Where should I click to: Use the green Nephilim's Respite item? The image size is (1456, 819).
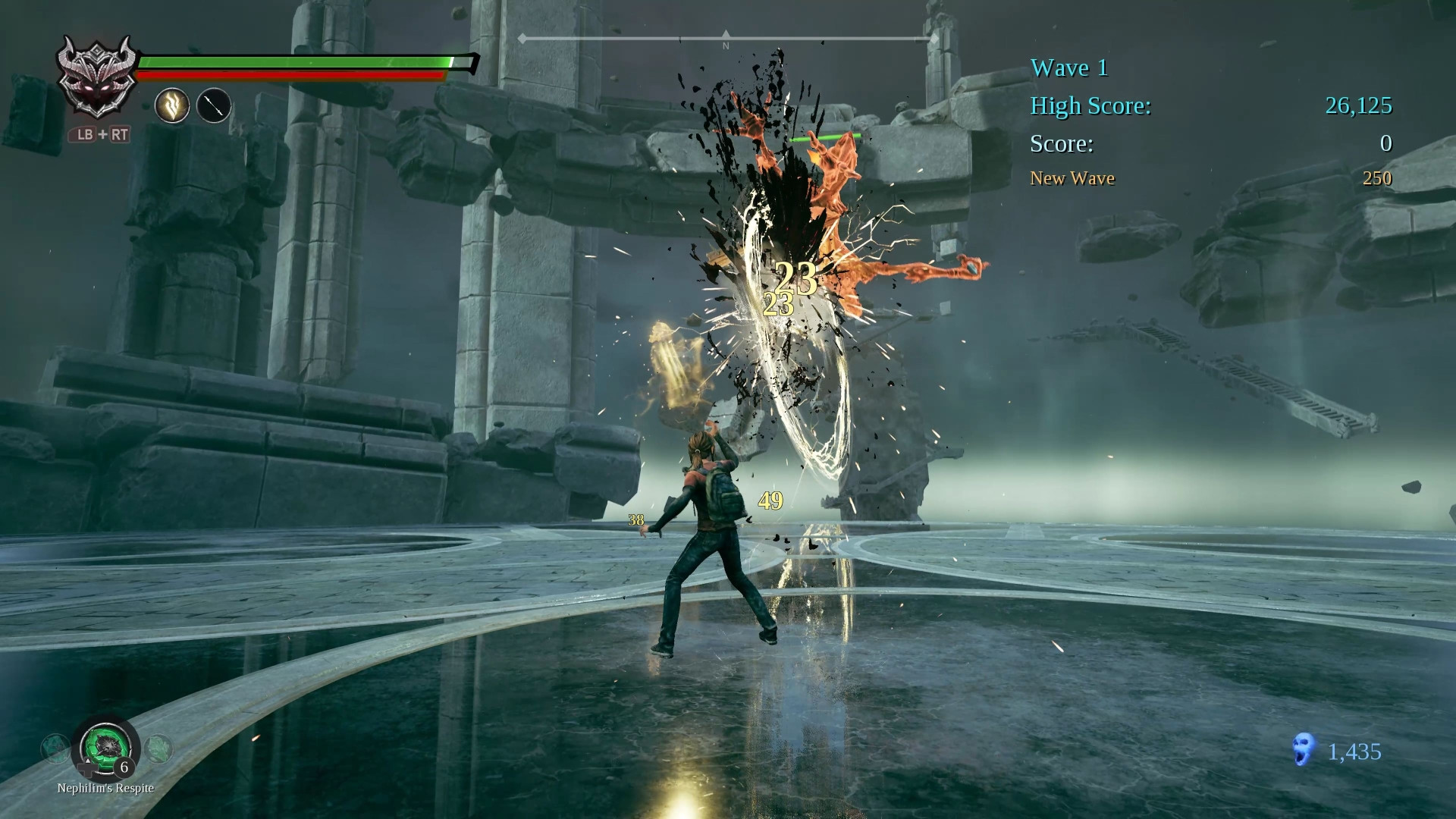click(x=105, y=747)
